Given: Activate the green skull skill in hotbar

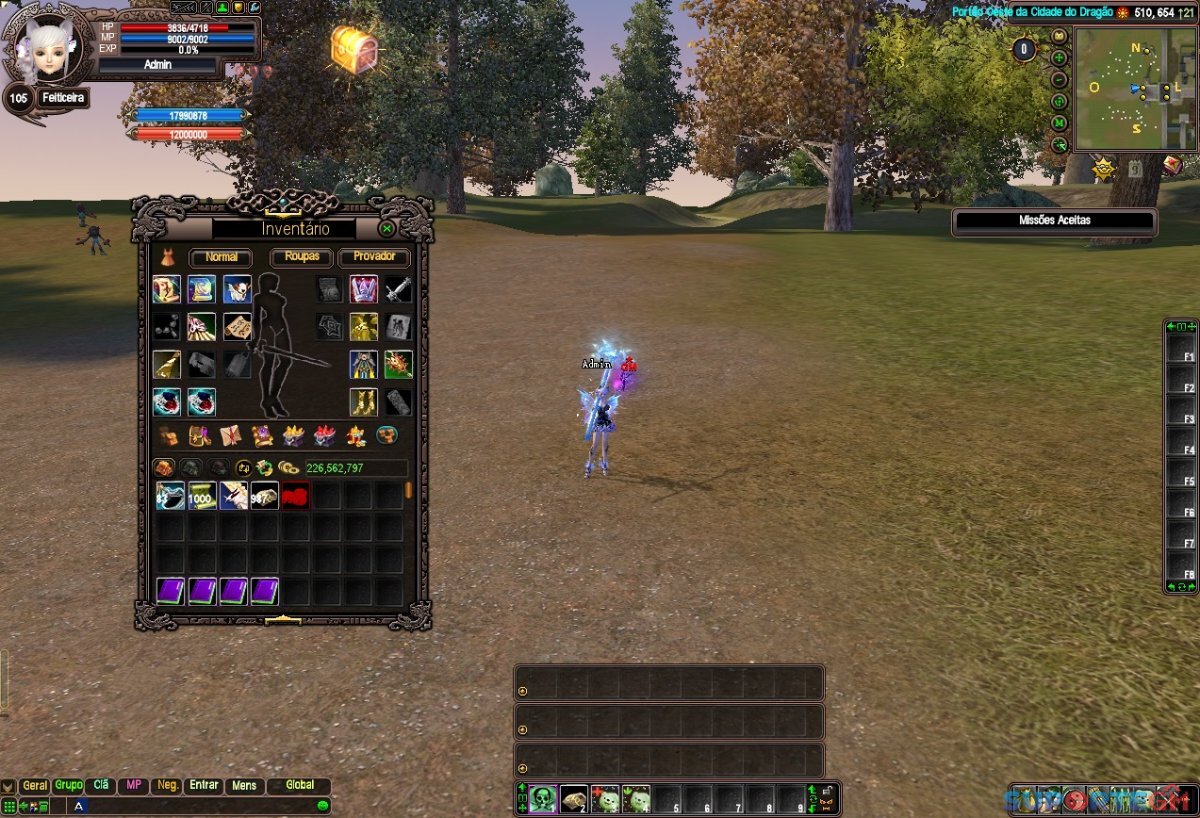Looking at the screenshot, I should tap(543, 799).
